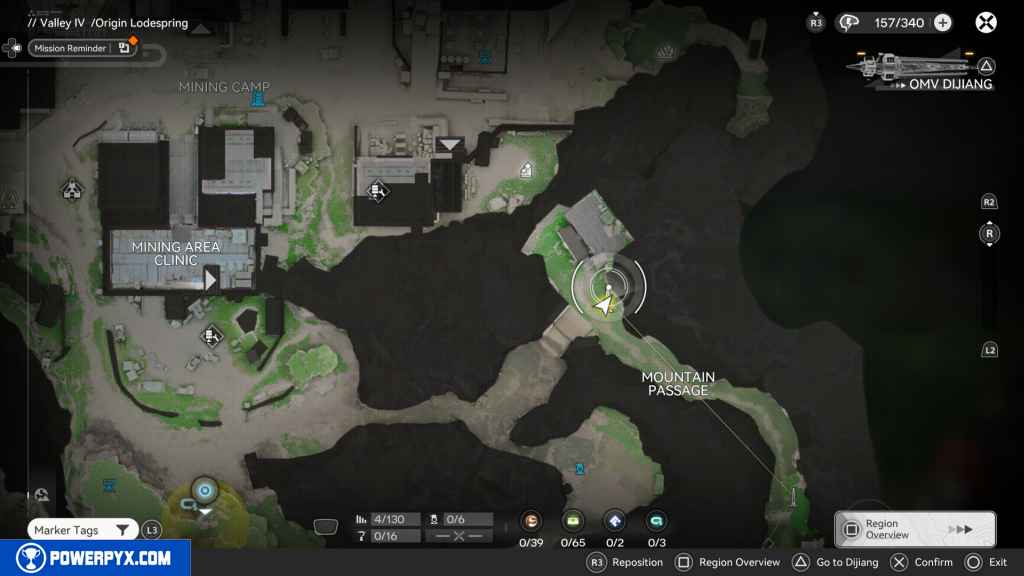Select the blue marker south of the passage
Screen dimensions: 1024x576
coord(580,468)
